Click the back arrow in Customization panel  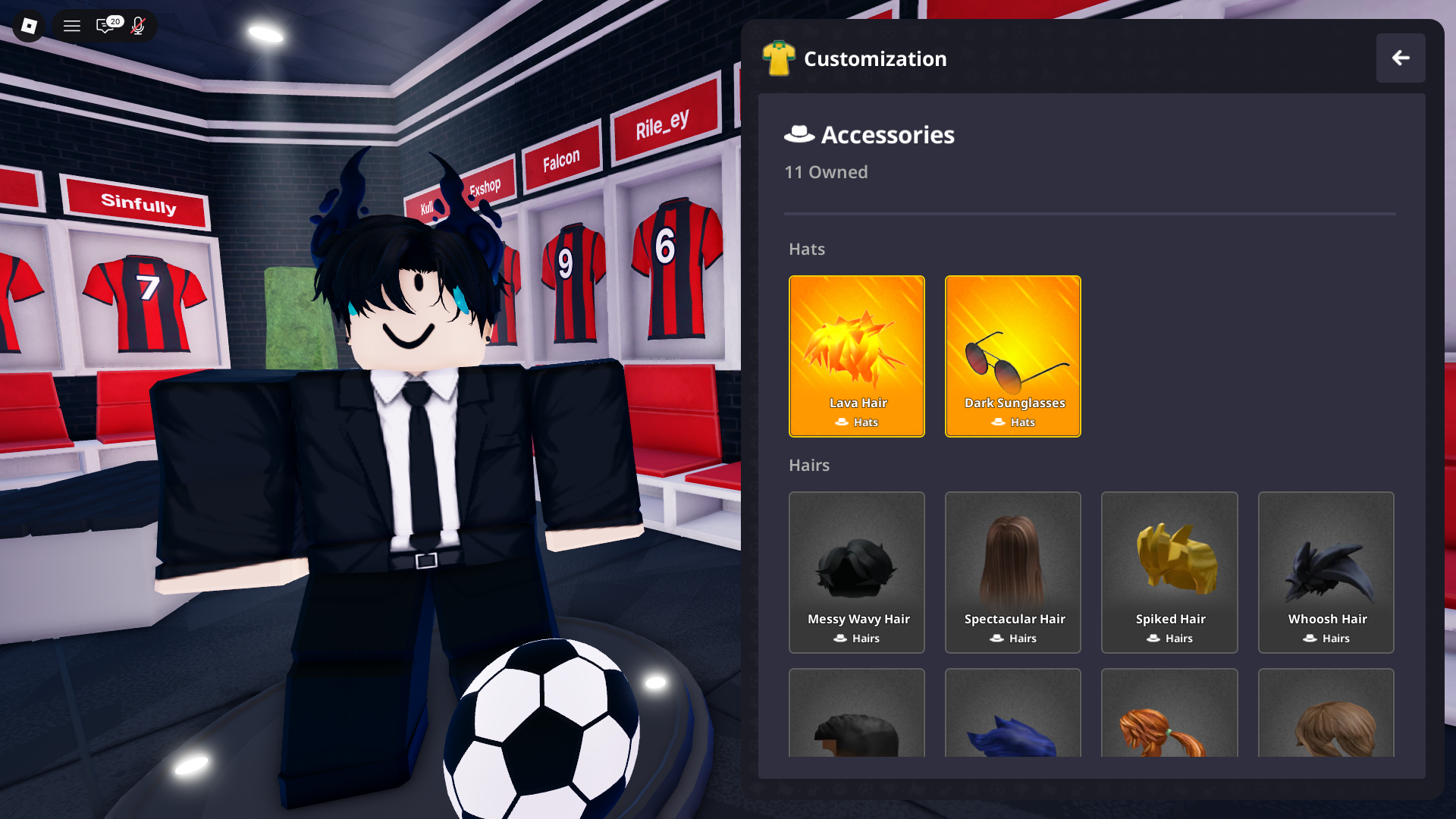click(1401, 58)
